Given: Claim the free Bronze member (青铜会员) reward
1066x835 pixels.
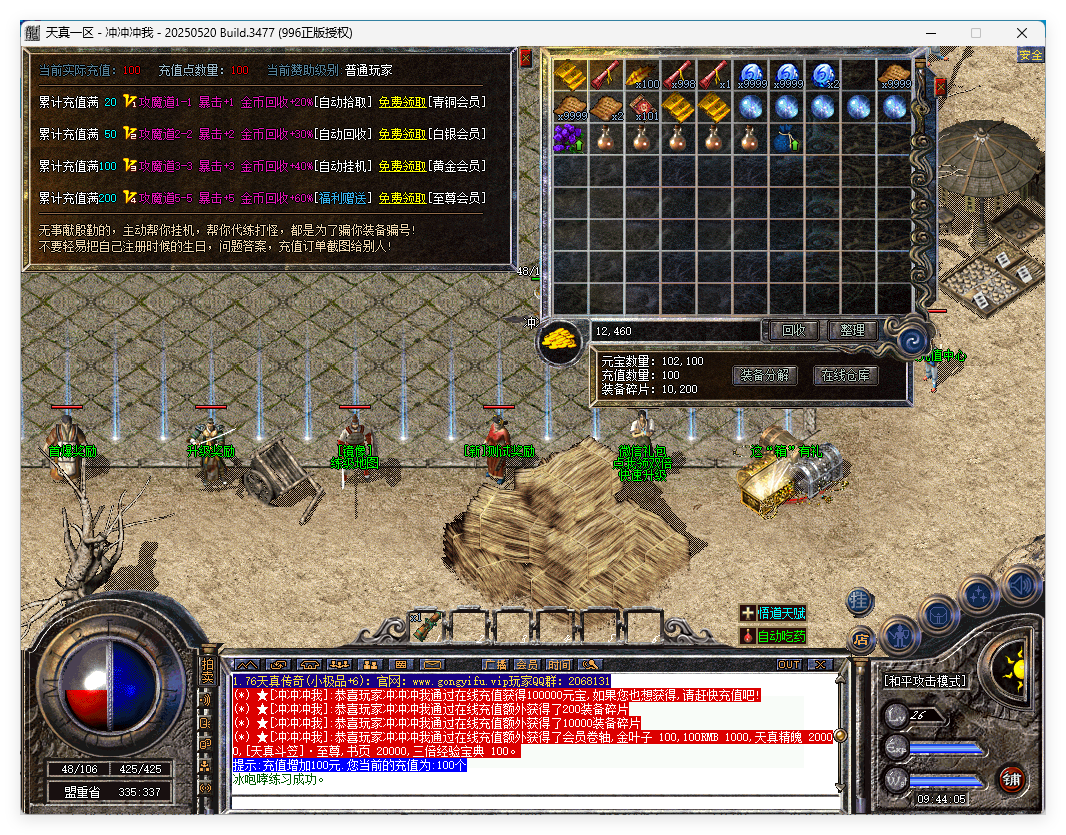Looking at the screenshot, I should [402, 102].
